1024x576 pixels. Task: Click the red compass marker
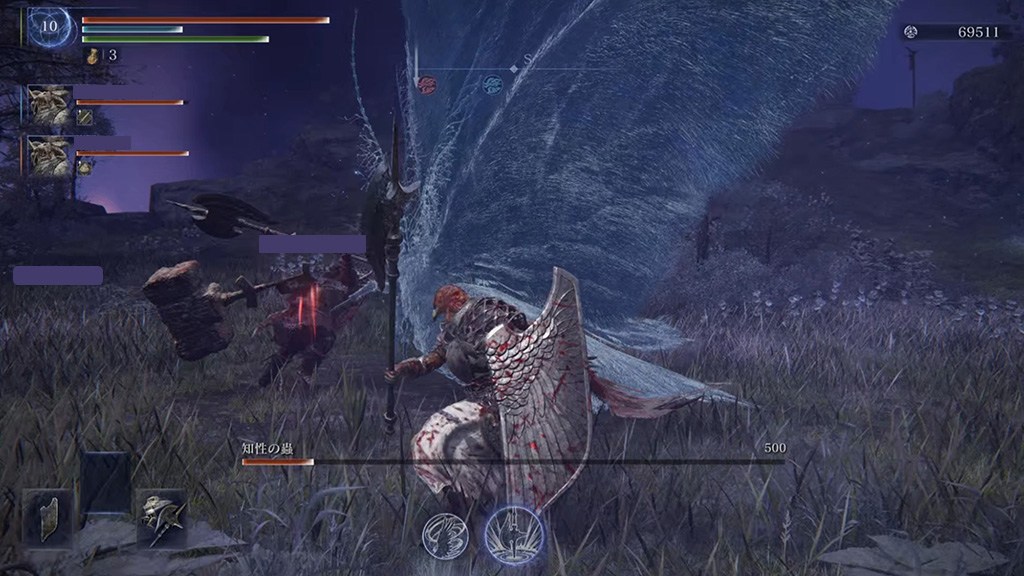pyautogui.click(x=427, y=83)
